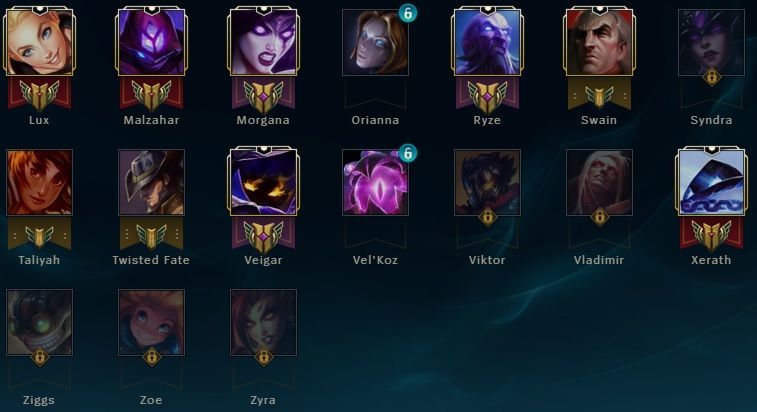Open Xerath's champion portrait

pos(711,183)
